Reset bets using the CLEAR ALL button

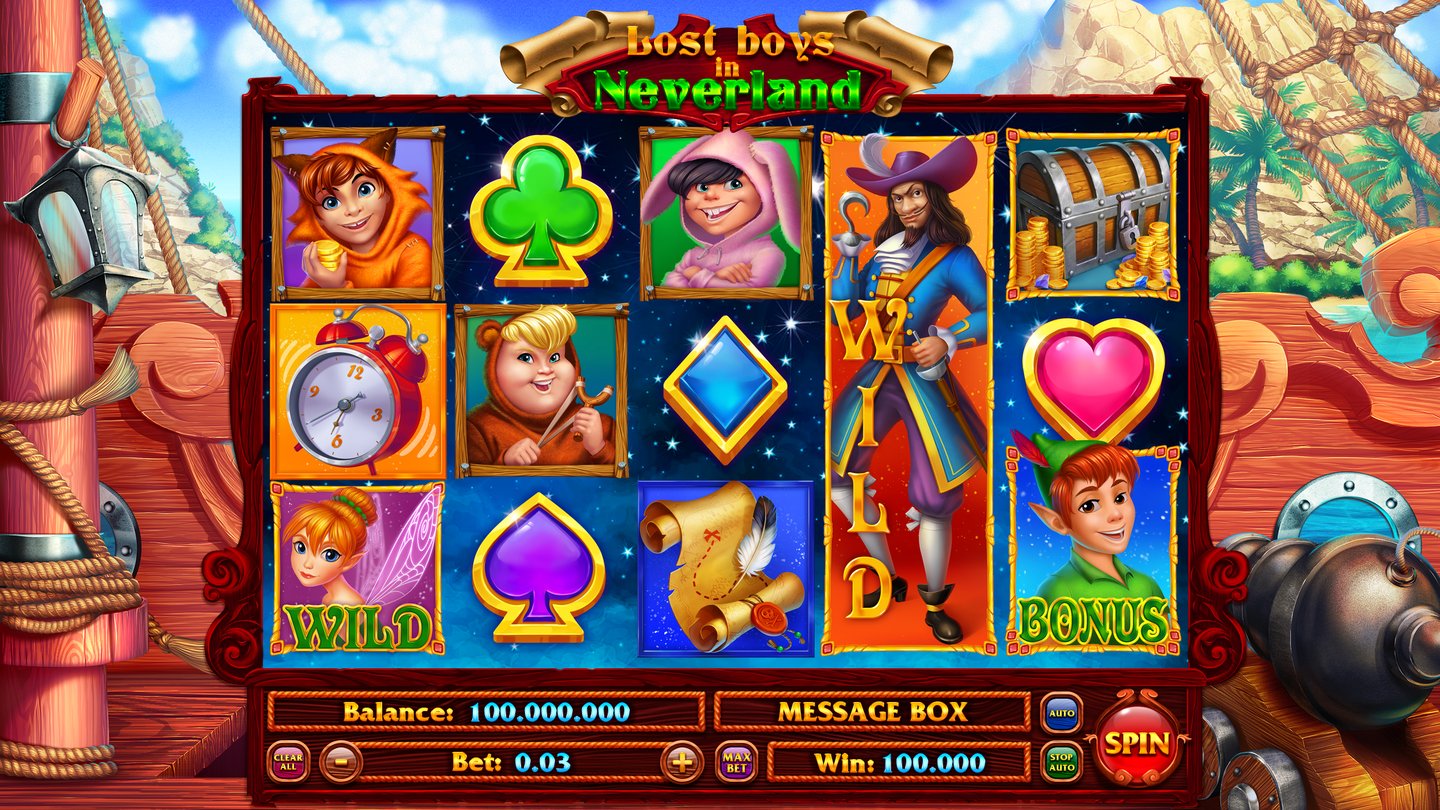coord(288,763)
